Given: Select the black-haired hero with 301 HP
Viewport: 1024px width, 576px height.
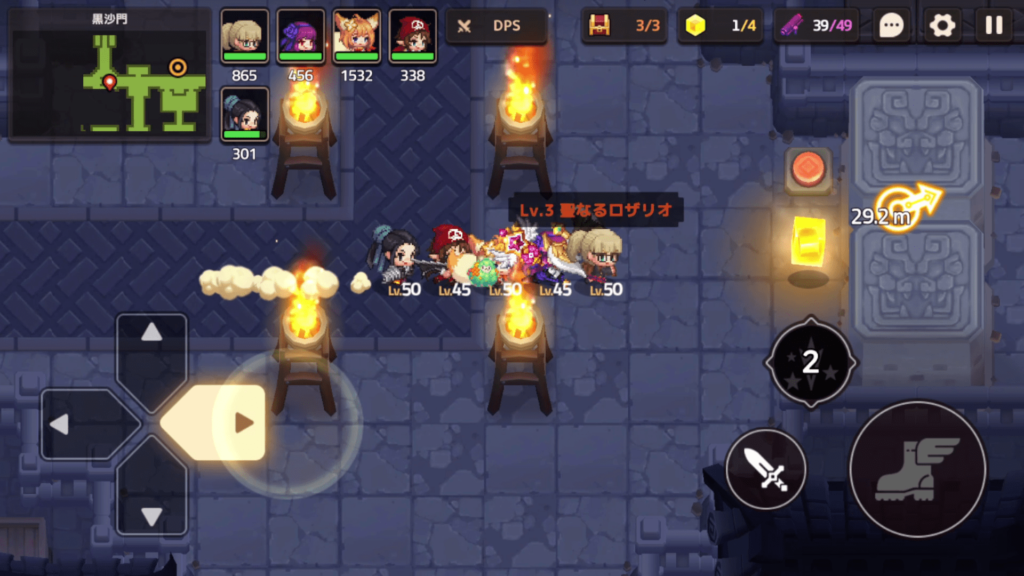Looking at the screenshot, I should point(244,114).
